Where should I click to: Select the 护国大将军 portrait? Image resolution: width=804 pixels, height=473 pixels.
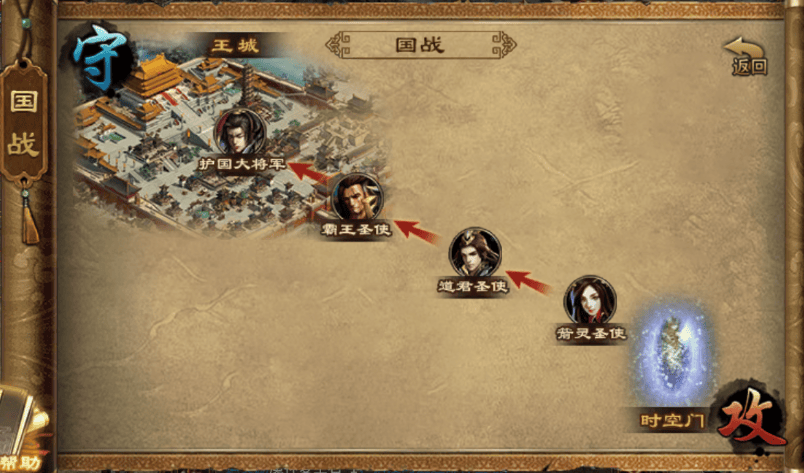[241, 133]
